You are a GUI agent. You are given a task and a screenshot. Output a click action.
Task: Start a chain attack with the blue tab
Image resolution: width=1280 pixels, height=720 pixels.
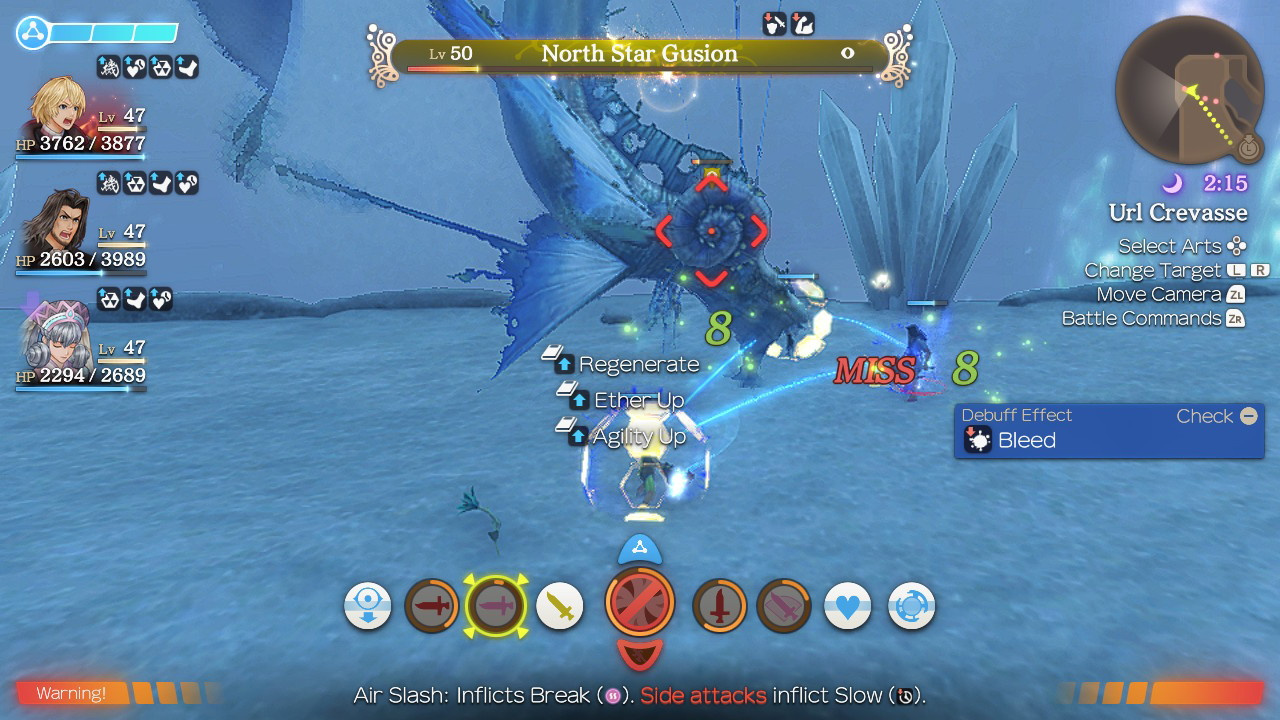(640, 548)
